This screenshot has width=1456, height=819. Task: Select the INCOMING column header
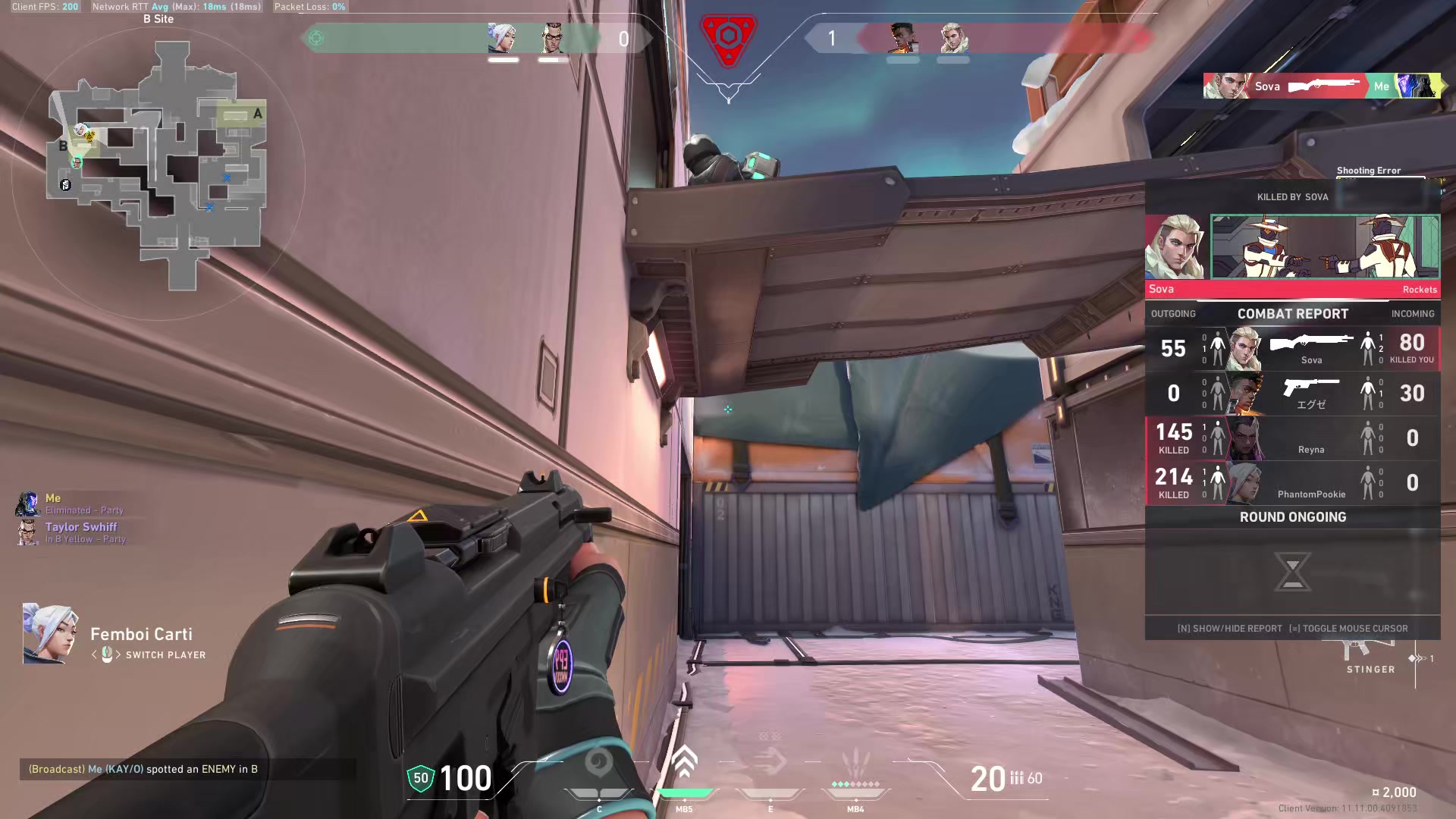pos(1412,313)
